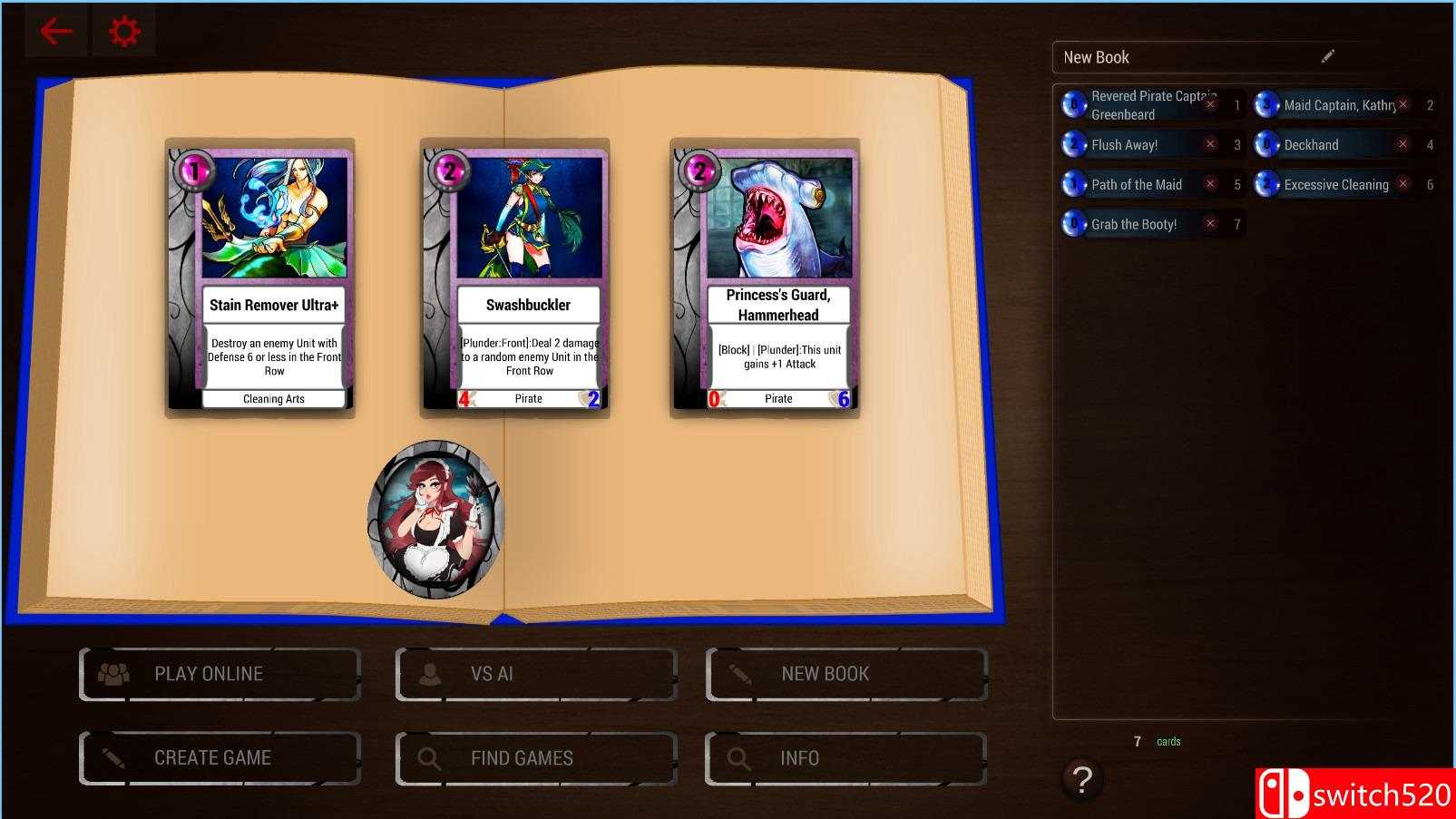Click the maid portrait on the book page

pyautogui.click(x=434, y=519)
